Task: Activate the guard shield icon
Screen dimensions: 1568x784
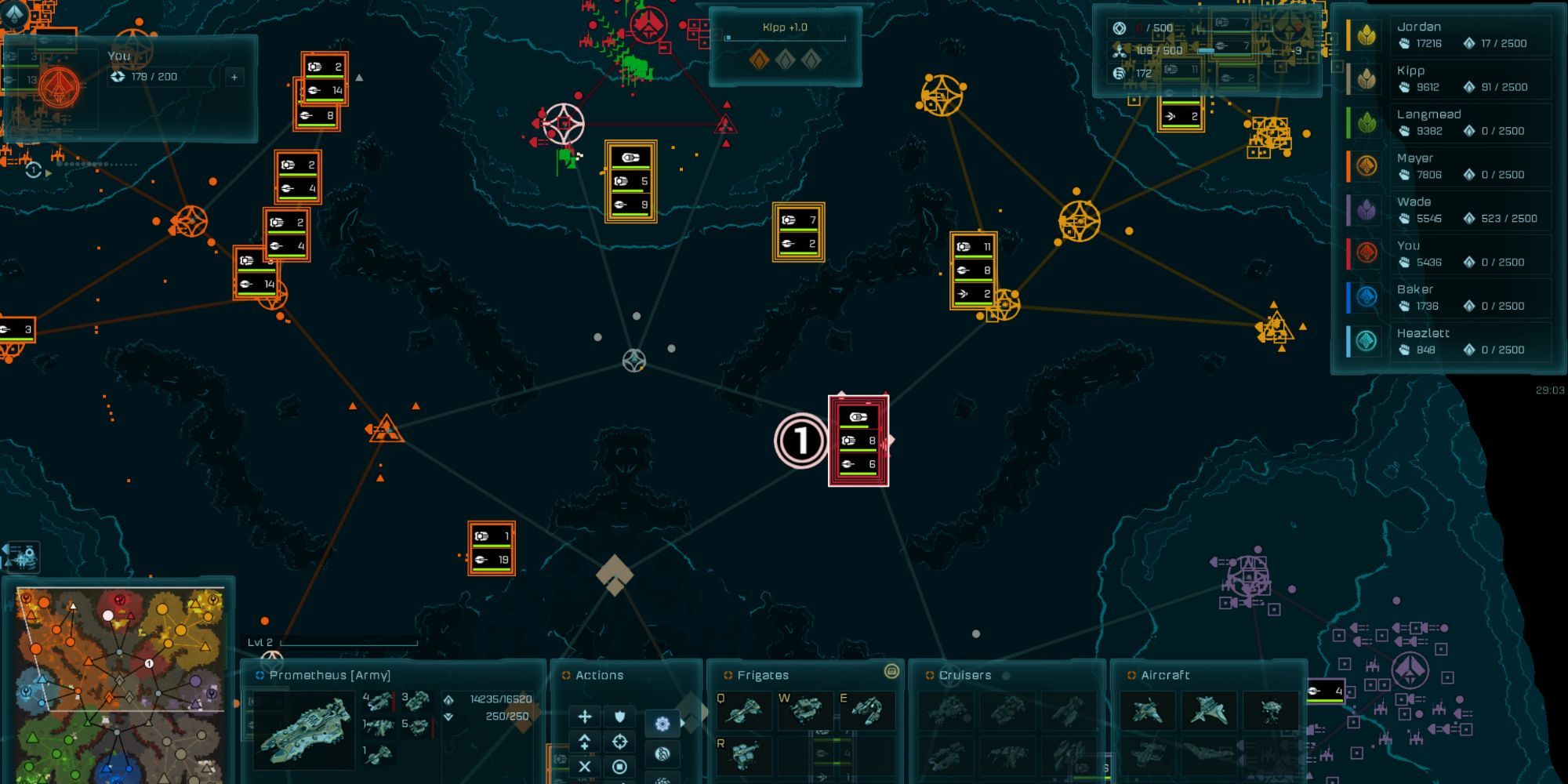Action: pos(619,717)
